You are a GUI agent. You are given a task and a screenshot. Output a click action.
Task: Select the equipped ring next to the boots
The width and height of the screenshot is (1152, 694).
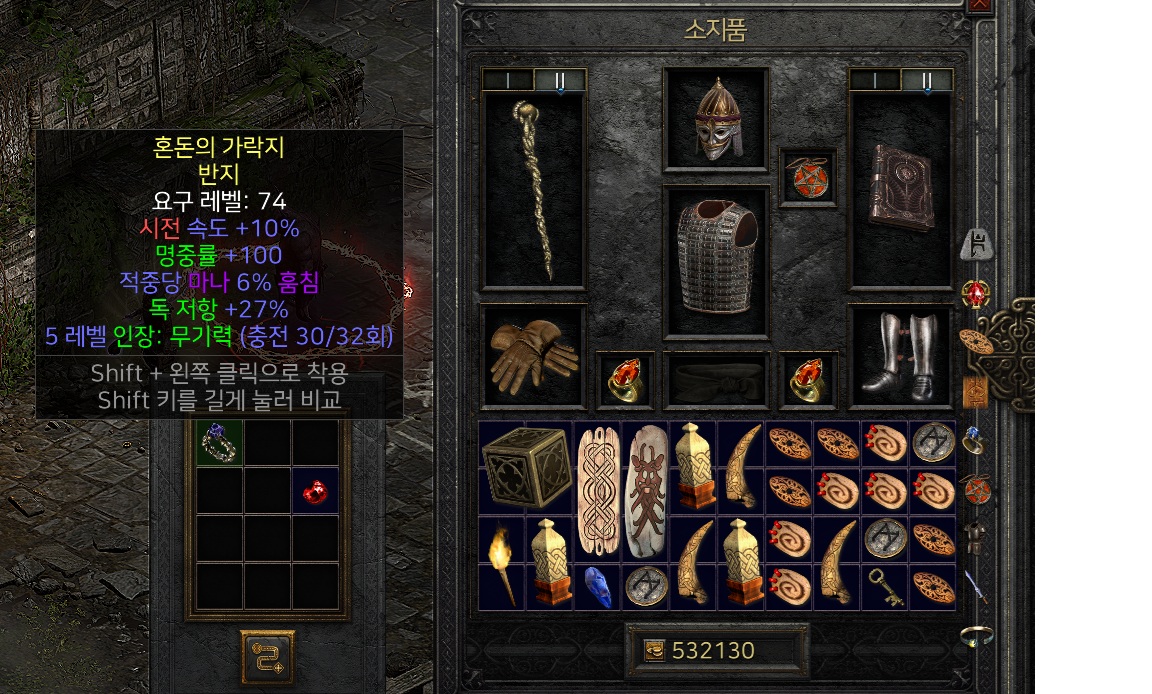[808, 380]
